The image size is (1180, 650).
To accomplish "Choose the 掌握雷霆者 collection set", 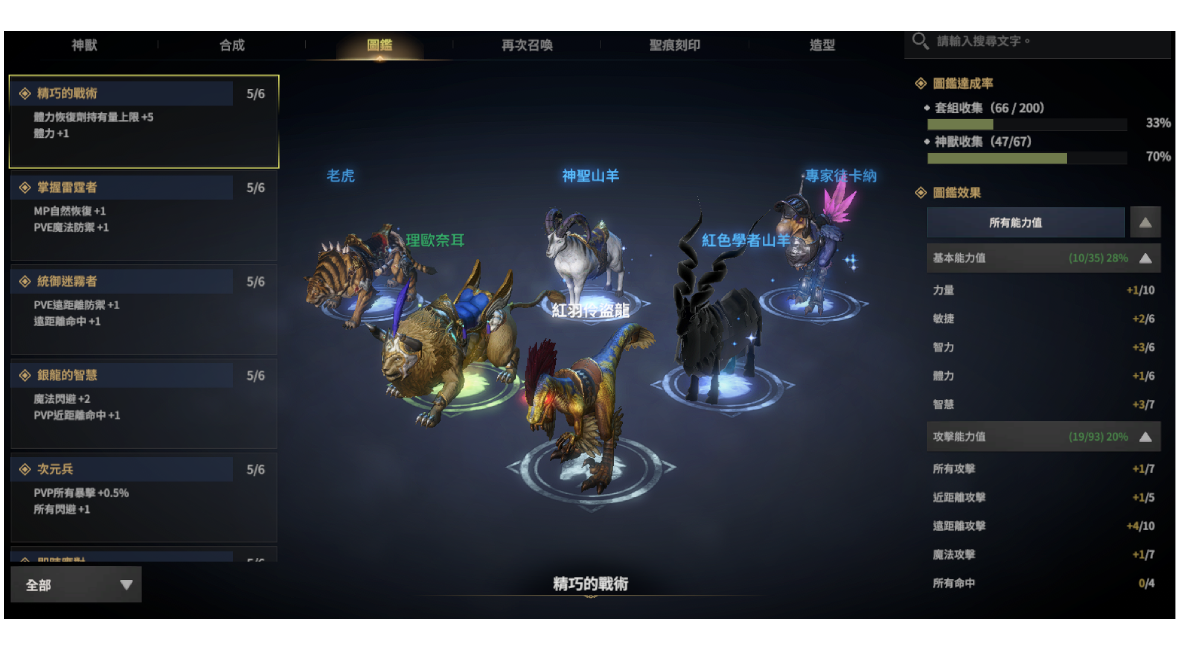I will point(143,215).
